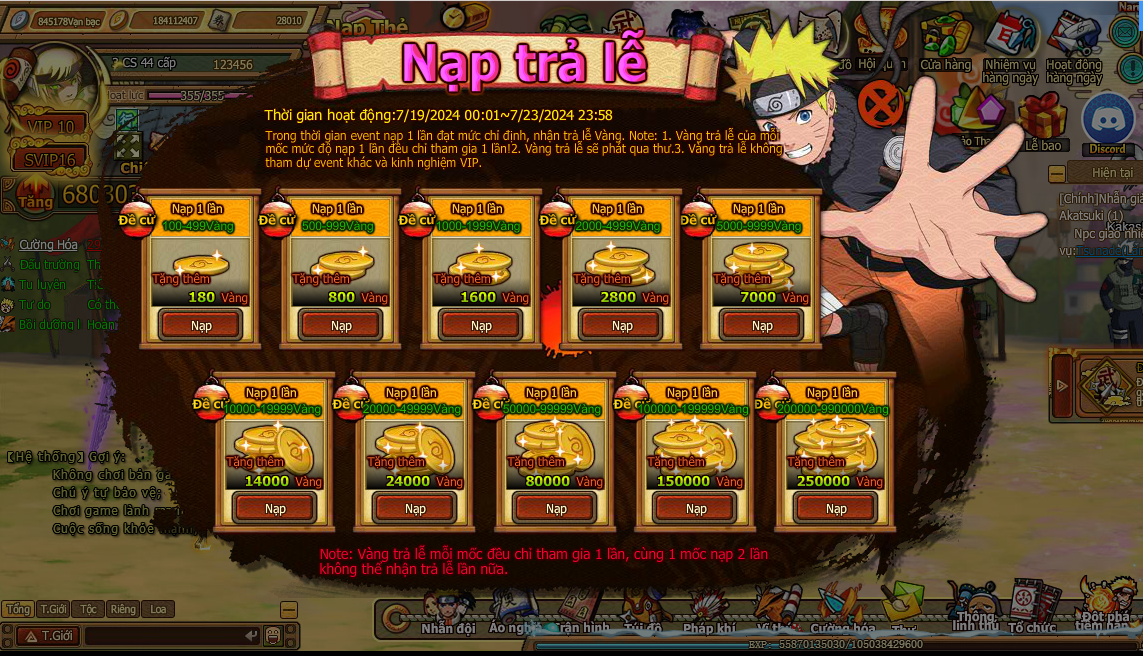Click Nạp for the 7000 Vàng tier
Screen dimensions: 1143x656
[x=762, y=325]
